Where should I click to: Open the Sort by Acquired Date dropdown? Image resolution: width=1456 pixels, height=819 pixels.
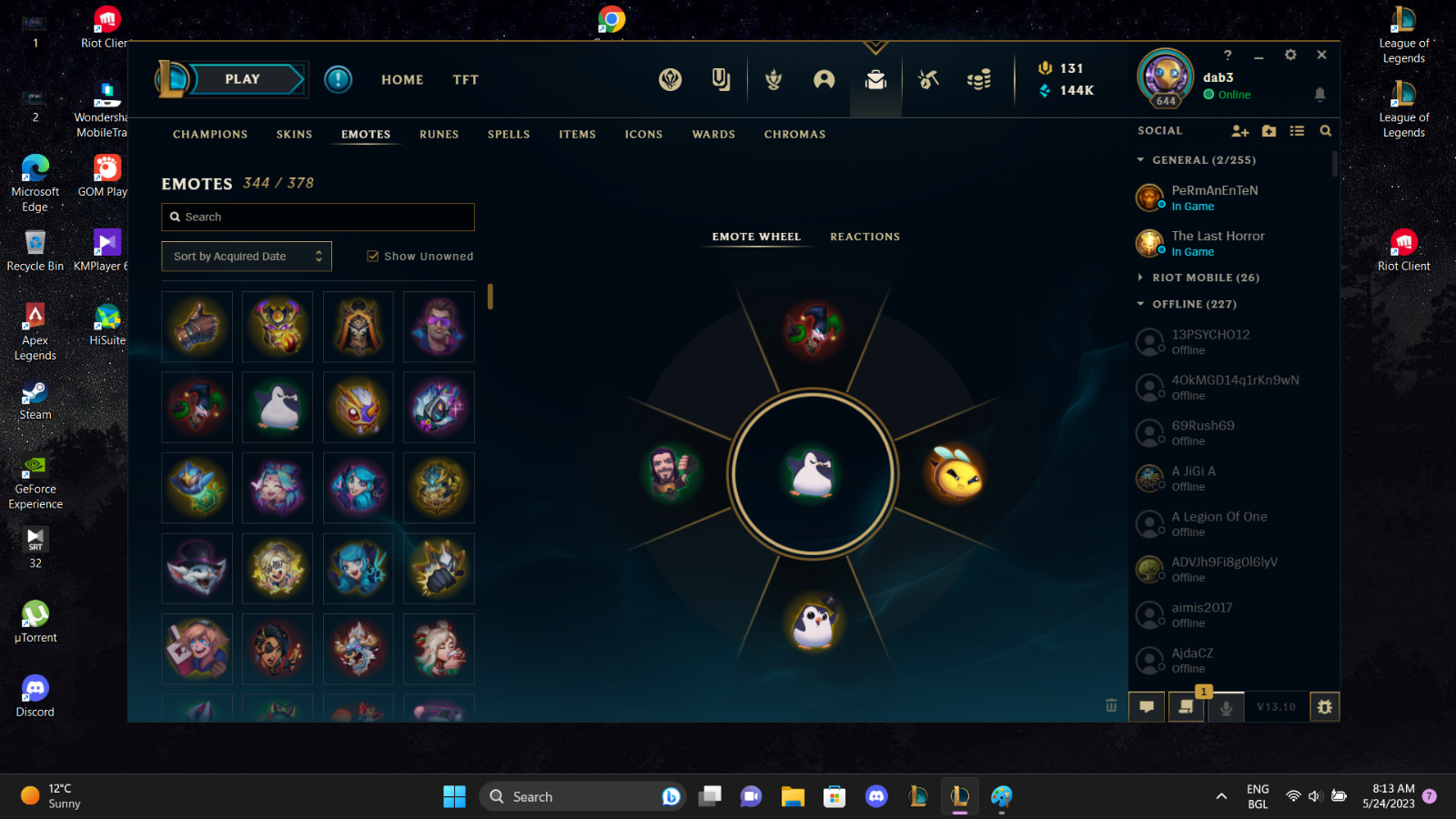(246, 256)
